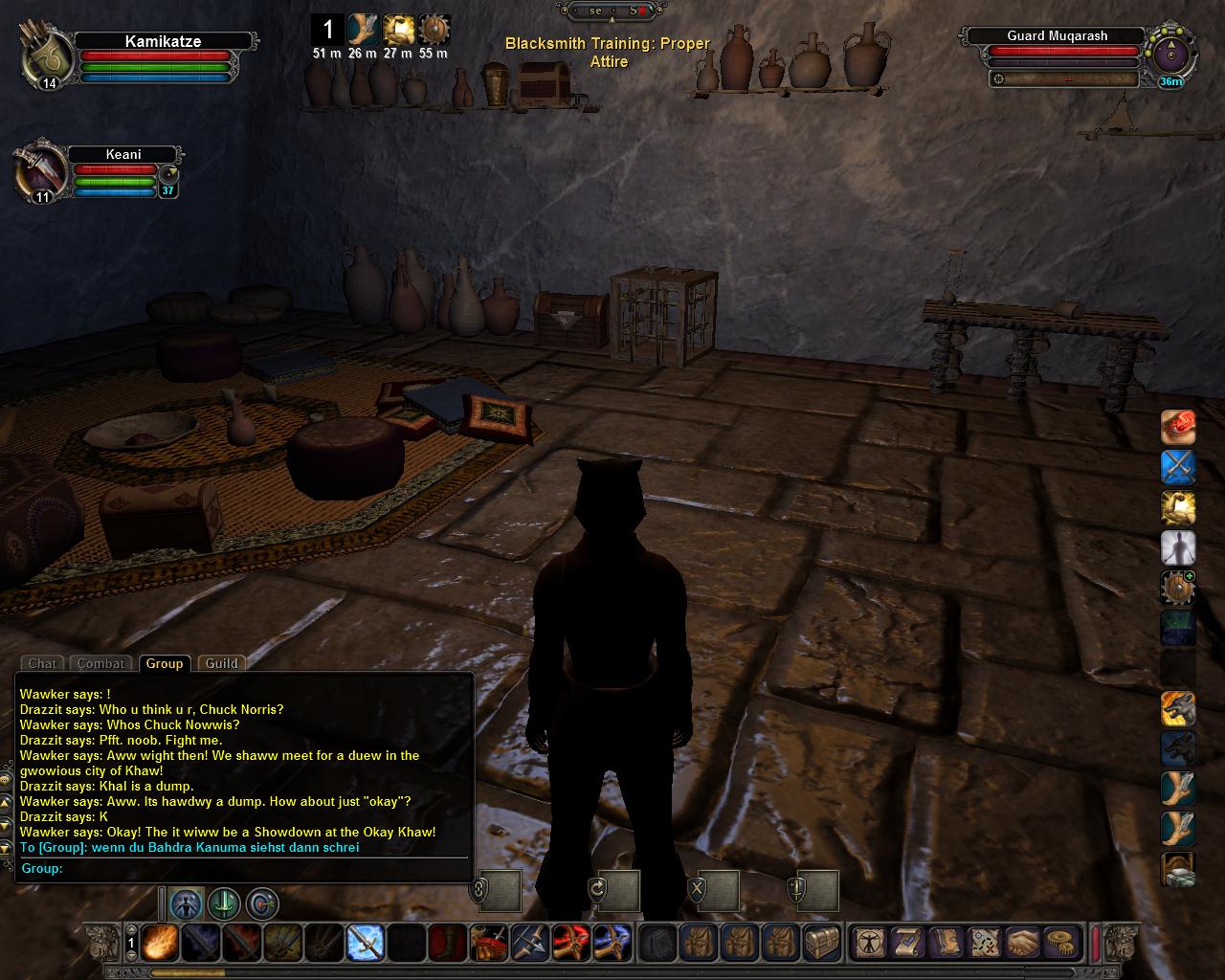Click the spiked shield ability icon
The image size is (1225, 980).
[x=1178, y=588]
